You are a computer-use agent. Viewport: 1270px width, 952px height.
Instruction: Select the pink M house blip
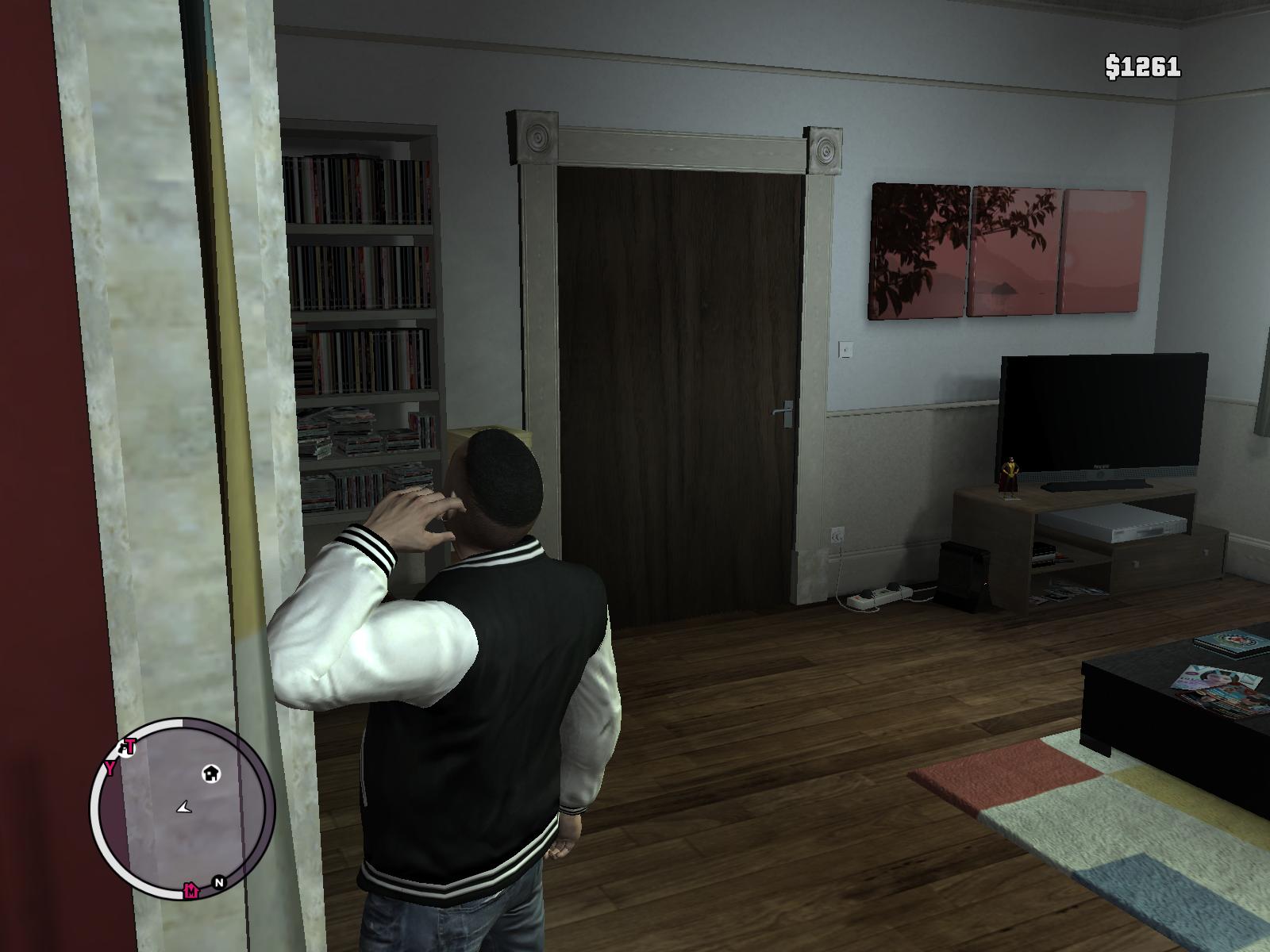[191, 890]
